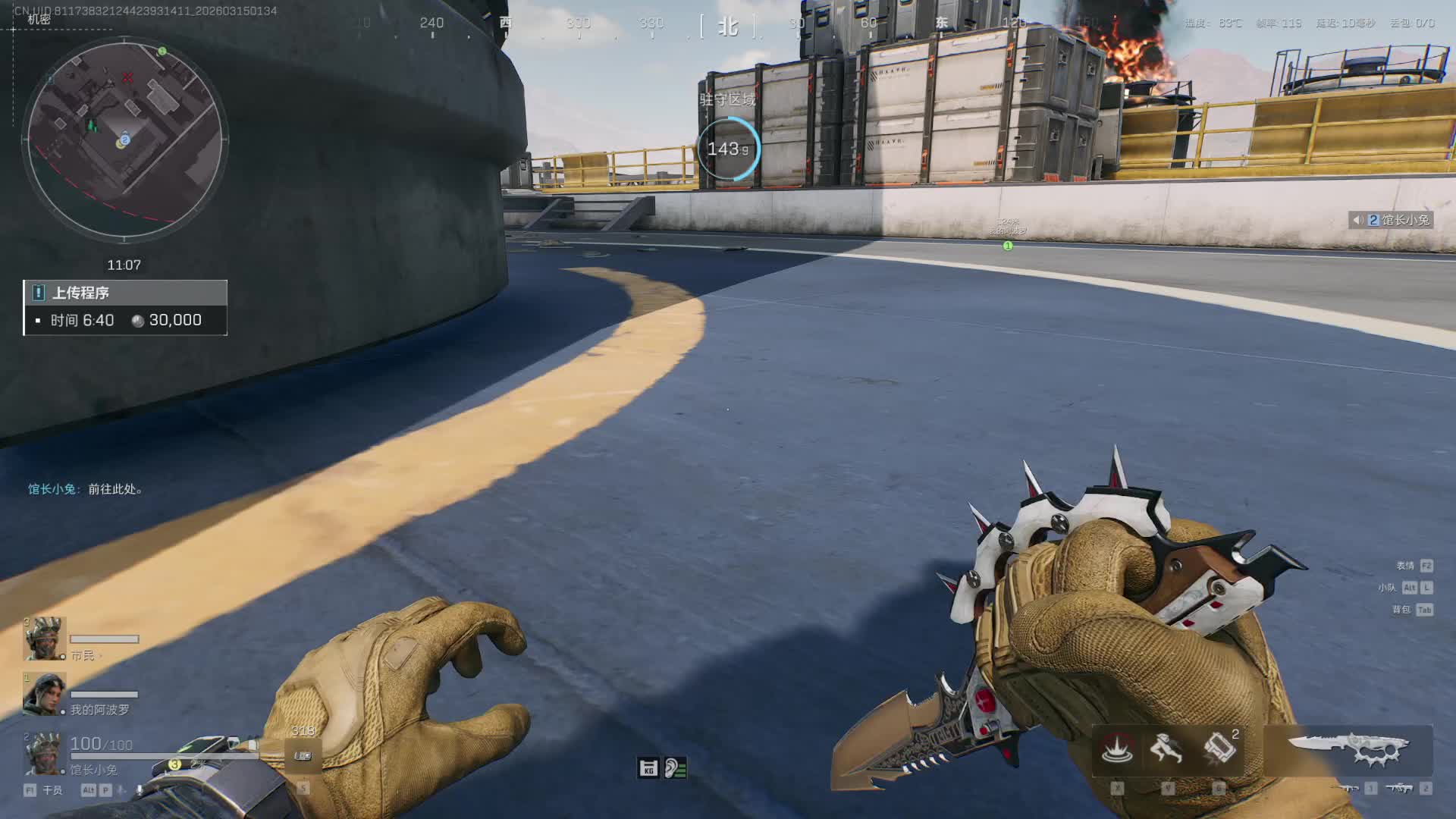1456x819 pixels.
Task: Toggle the microphone icon by the Alt P hint
Action: coord(140,790)
